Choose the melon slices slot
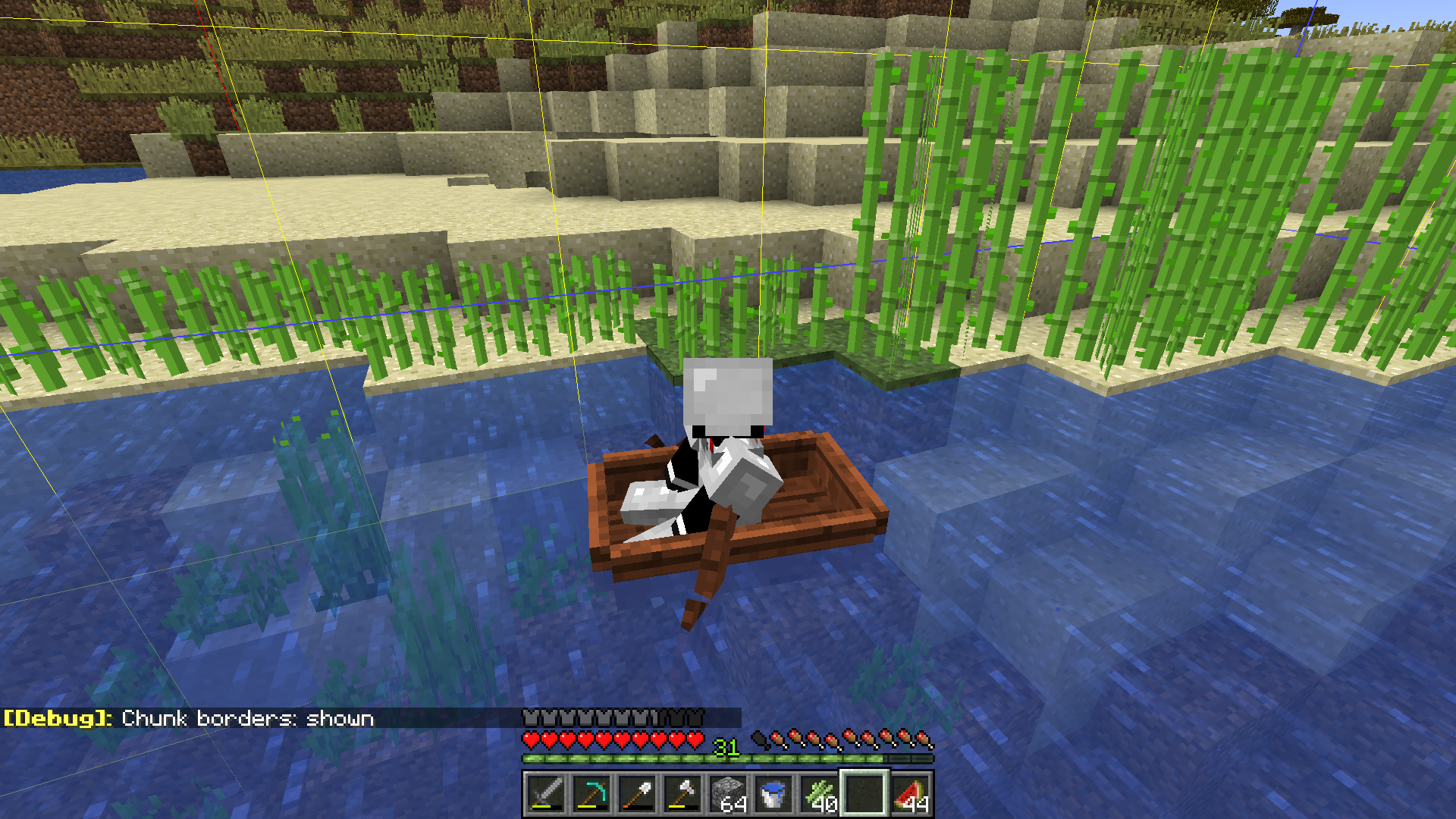Screen dimensions: 1456x819 pyautogui.click(x=911, y=794)
